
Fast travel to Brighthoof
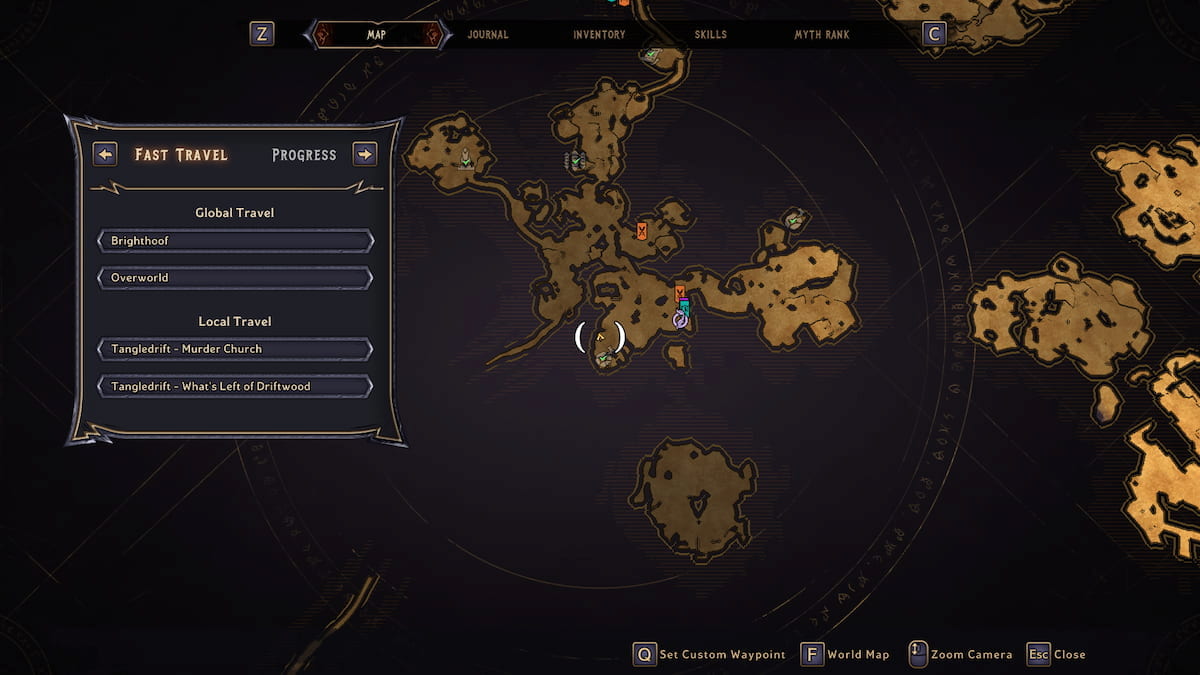tap(235, 241)
